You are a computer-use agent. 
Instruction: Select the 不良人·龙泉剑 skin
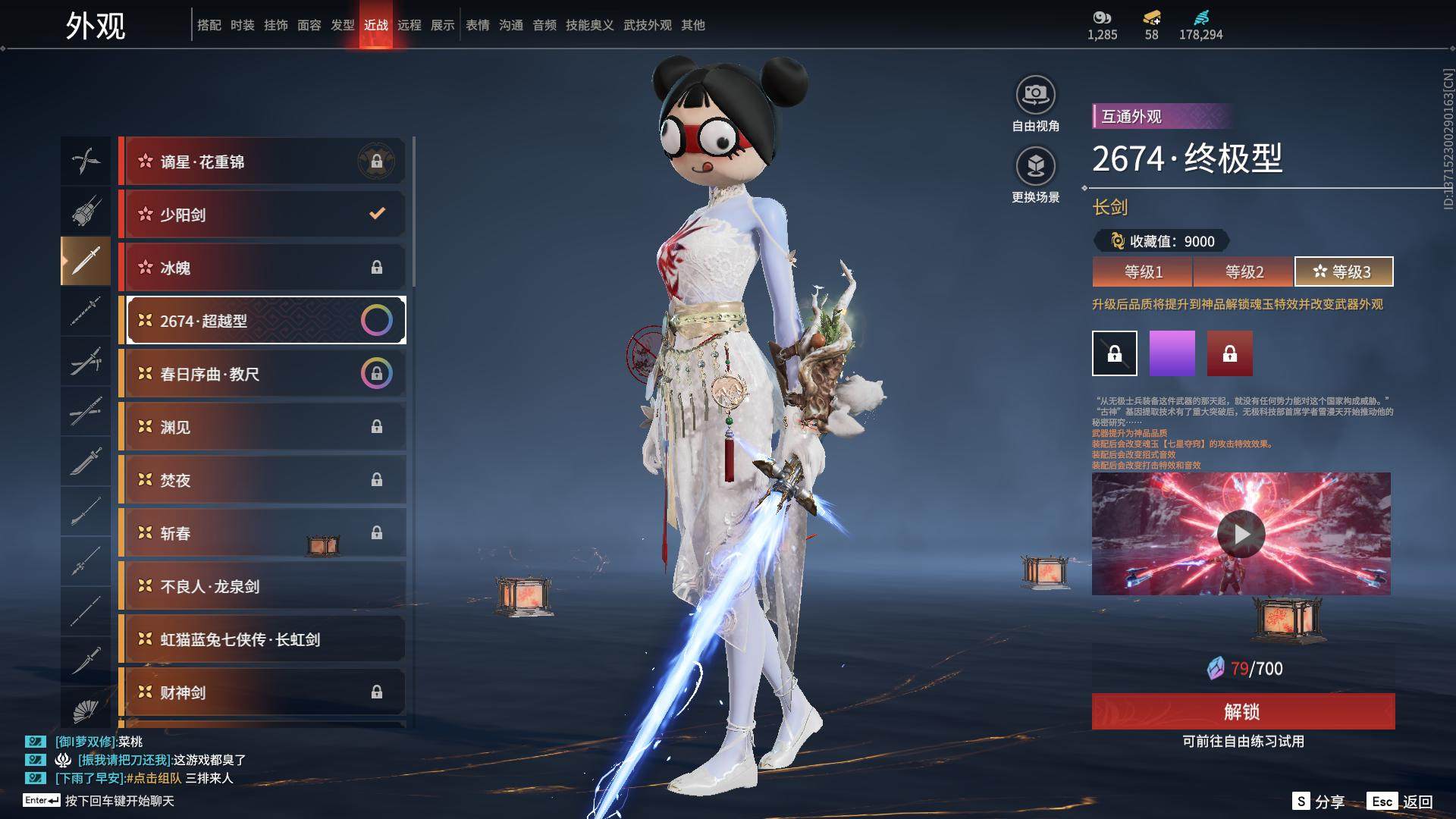262,586
